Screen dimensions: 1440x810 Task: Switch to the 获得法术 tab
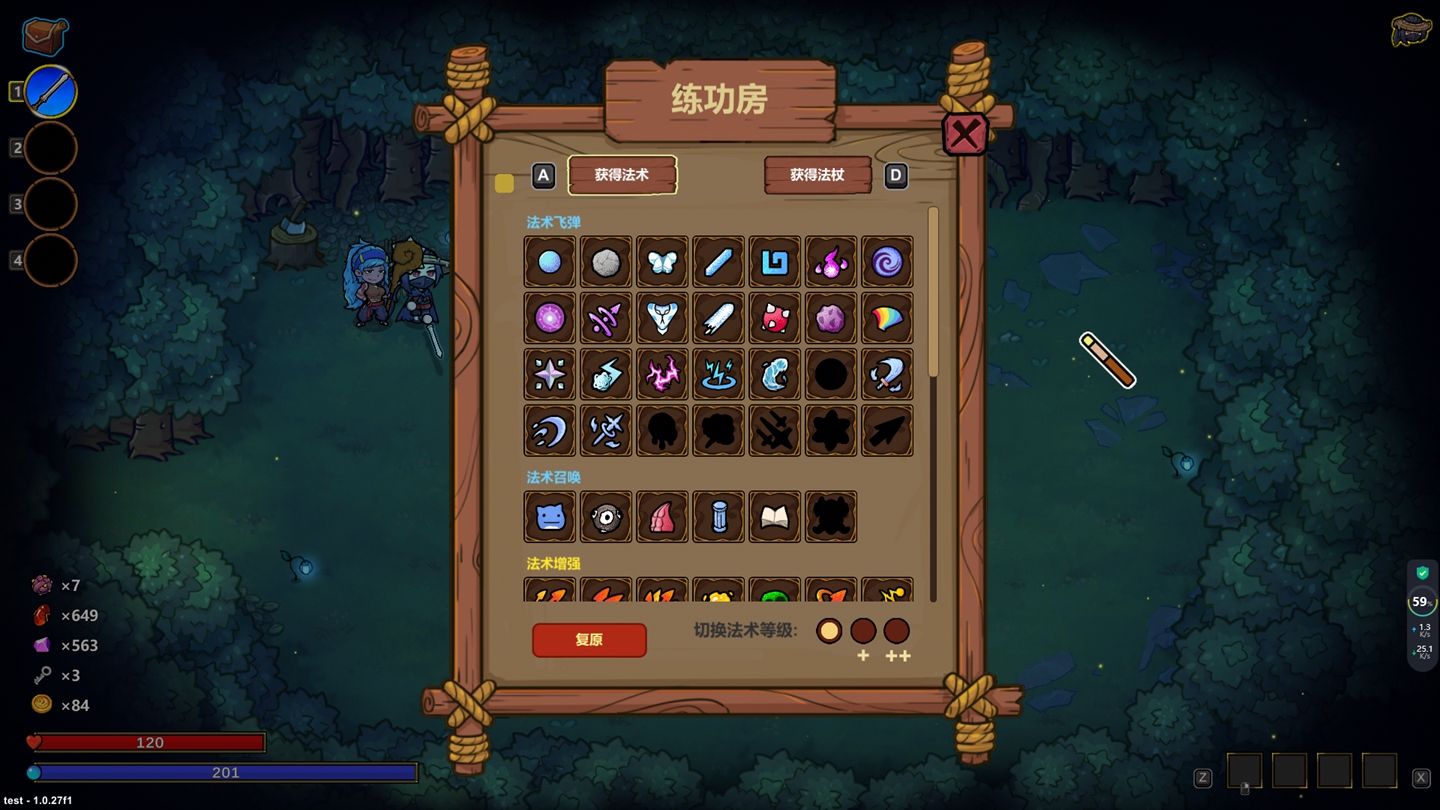tap(622, 175)
